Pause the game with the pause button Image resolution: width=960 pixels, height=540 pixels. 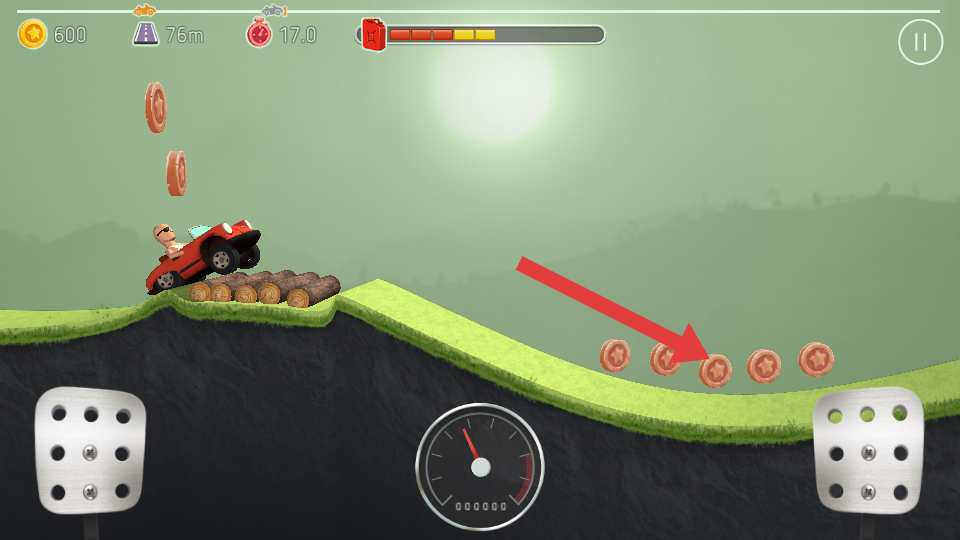[x=920, y=42]
